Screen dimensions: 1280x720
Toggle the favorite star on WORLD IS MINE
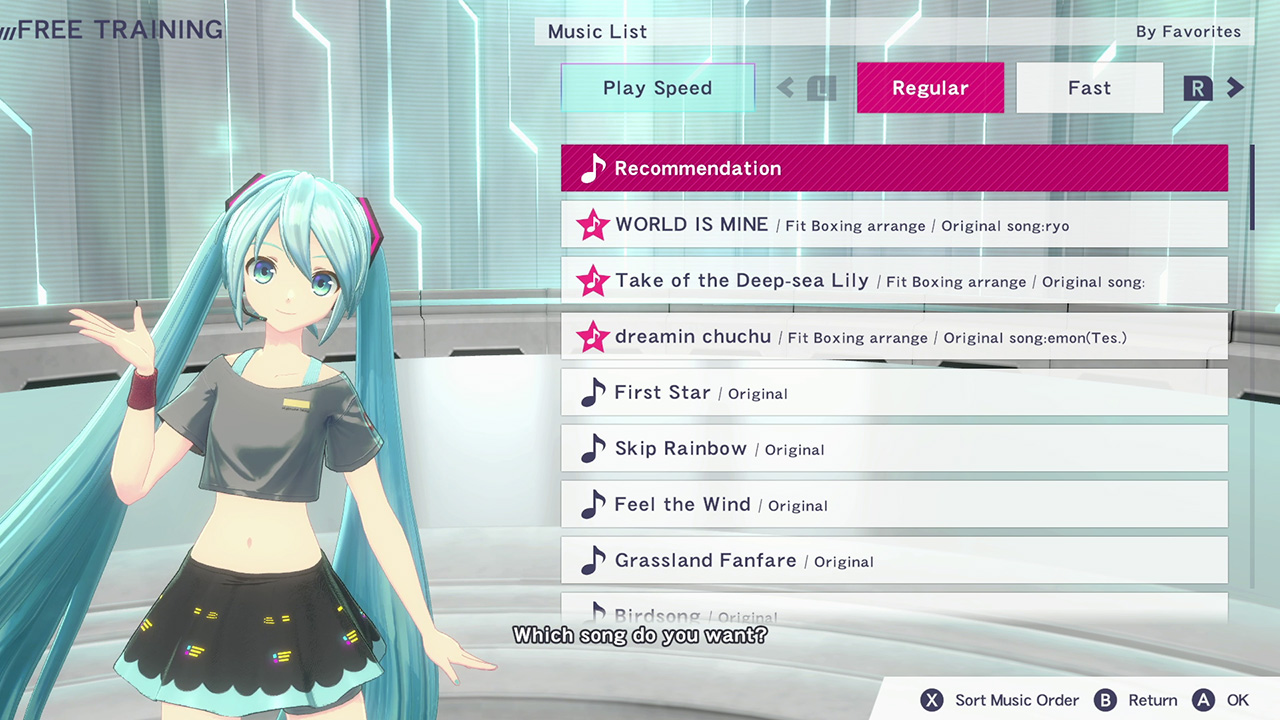pos(593,226)
